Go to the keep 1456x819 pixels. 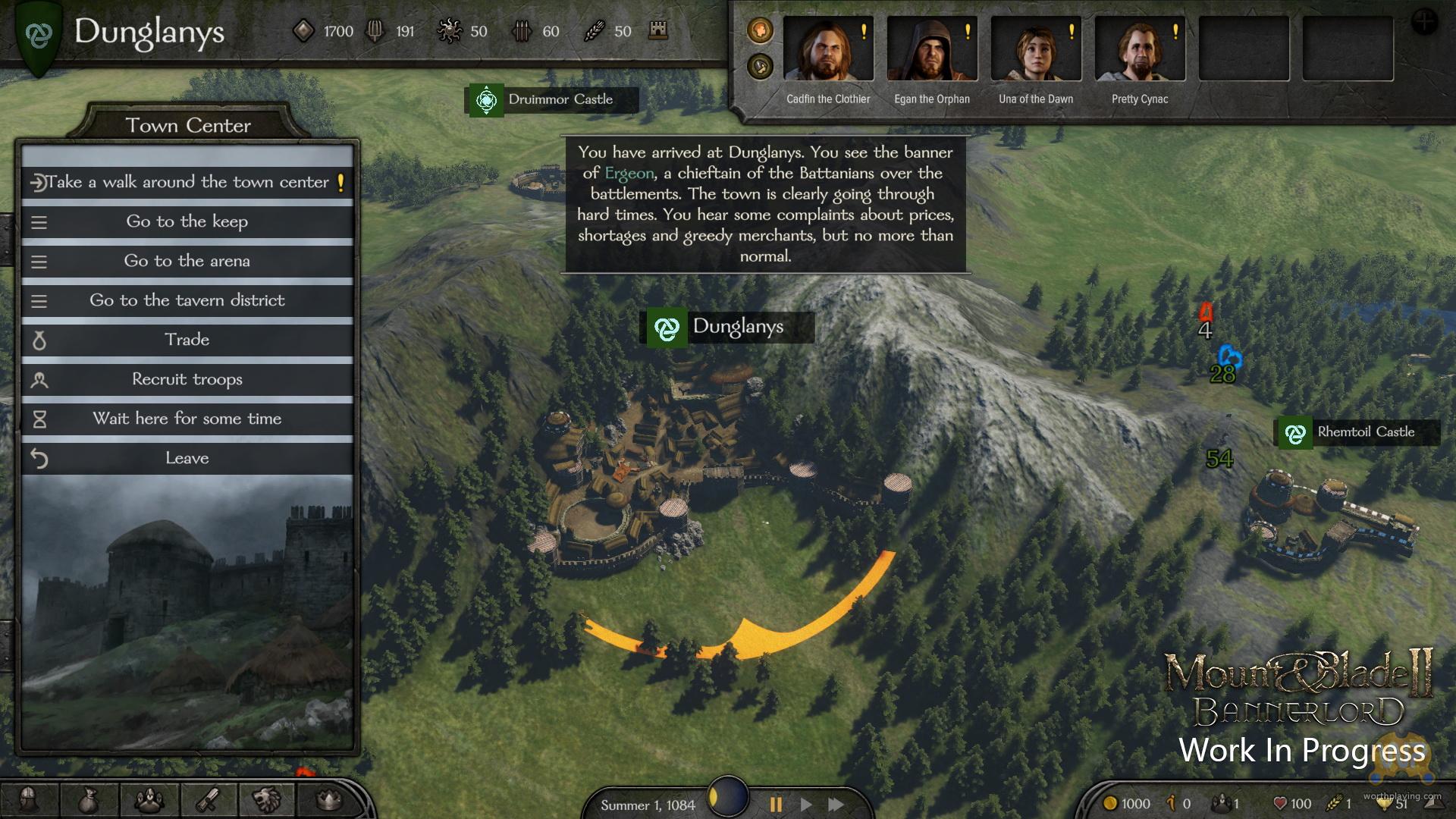click(x=187, y=221)
